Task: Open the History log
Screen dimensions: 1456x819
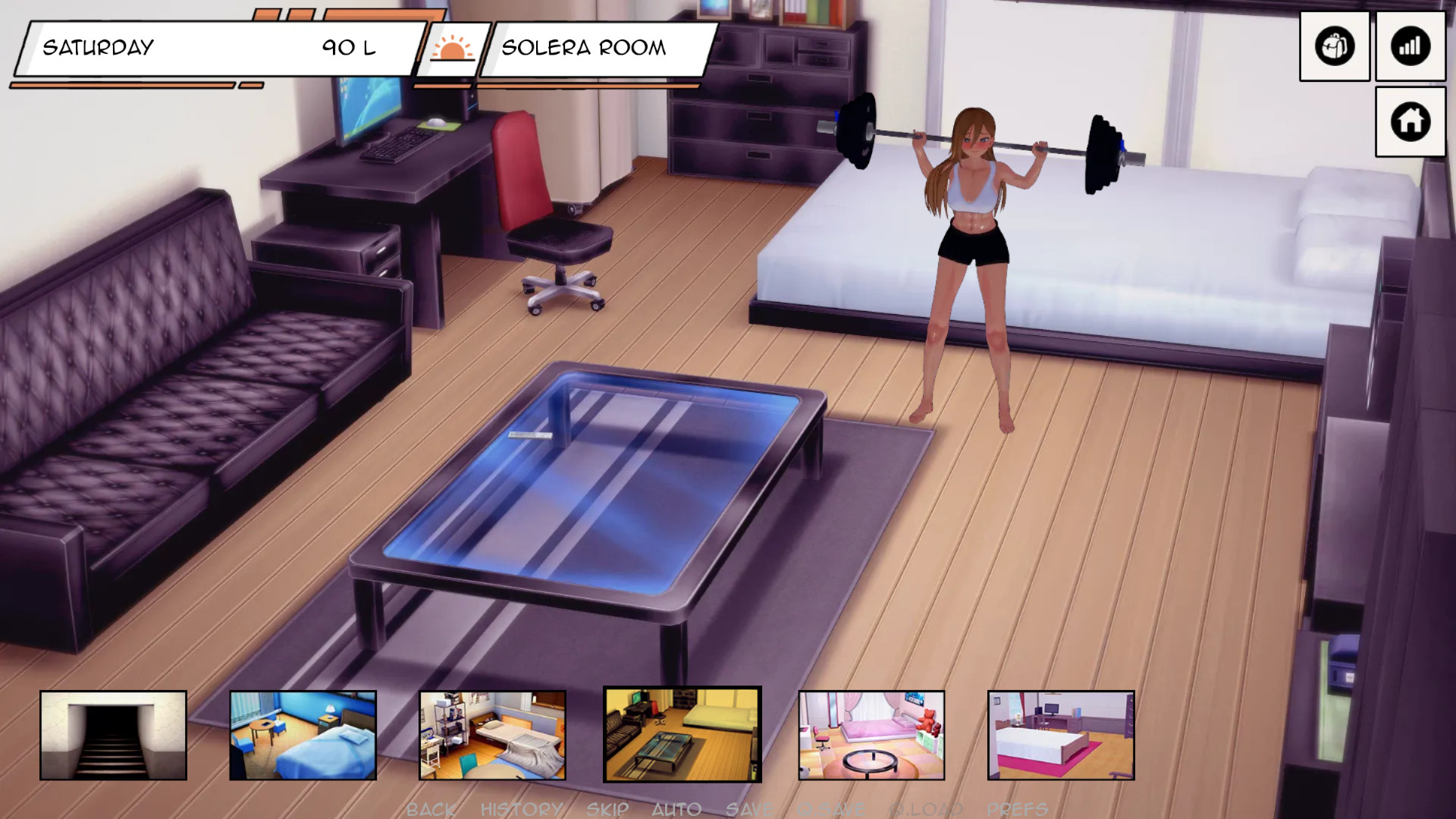Action: pyautogui.click(x=522, y=809)
